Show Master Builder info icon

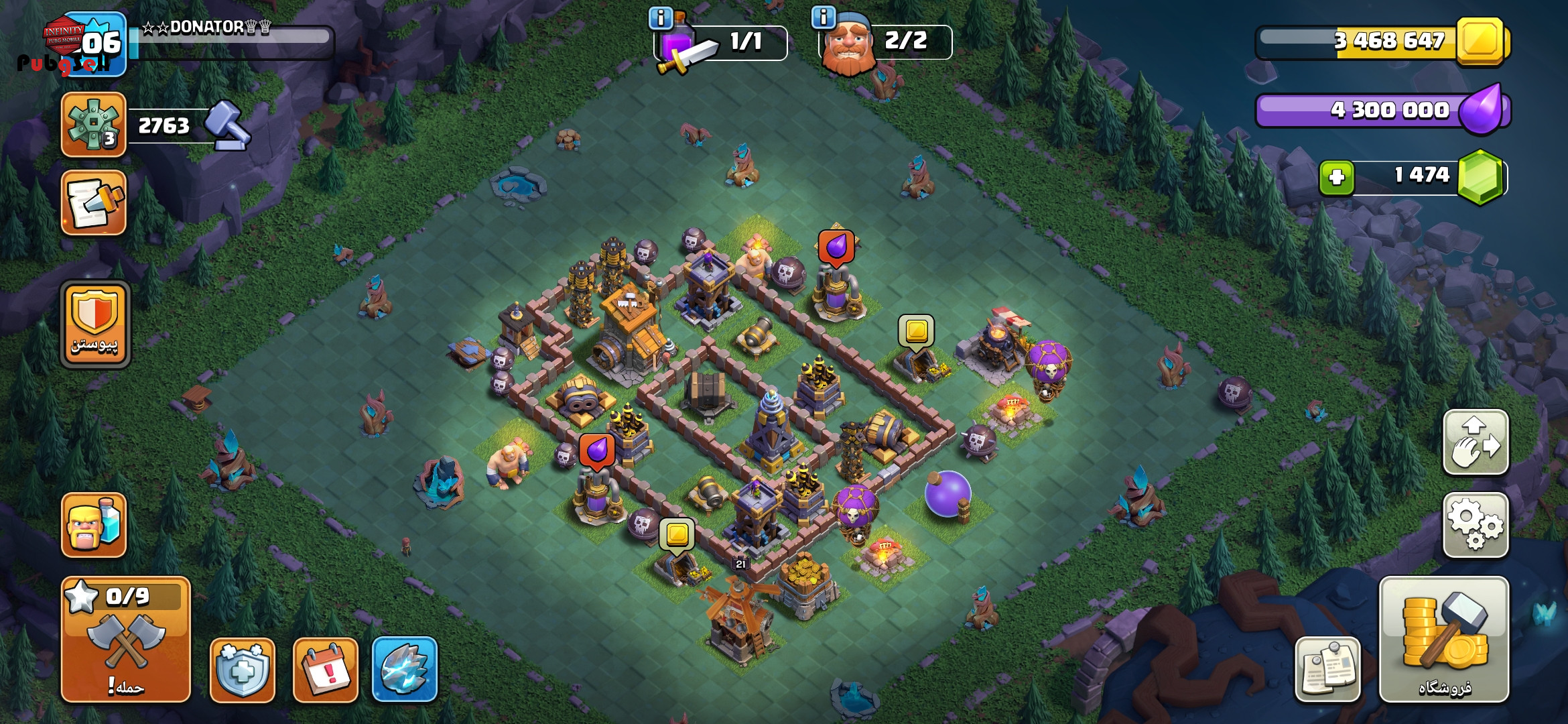(823, 17)
